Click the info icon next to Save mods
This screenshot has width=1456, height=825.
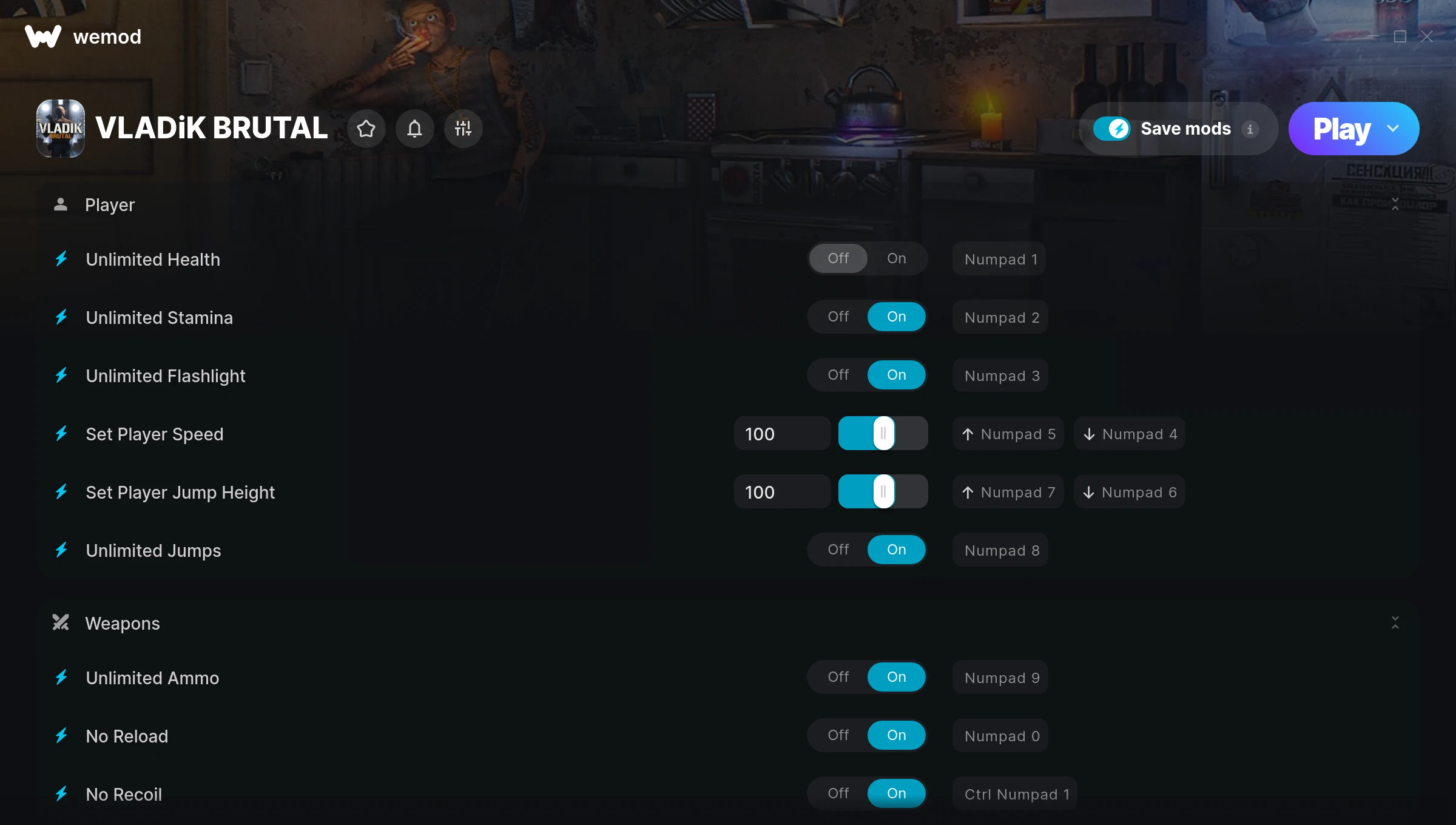pyautogui.click(x=1251, y=129)
